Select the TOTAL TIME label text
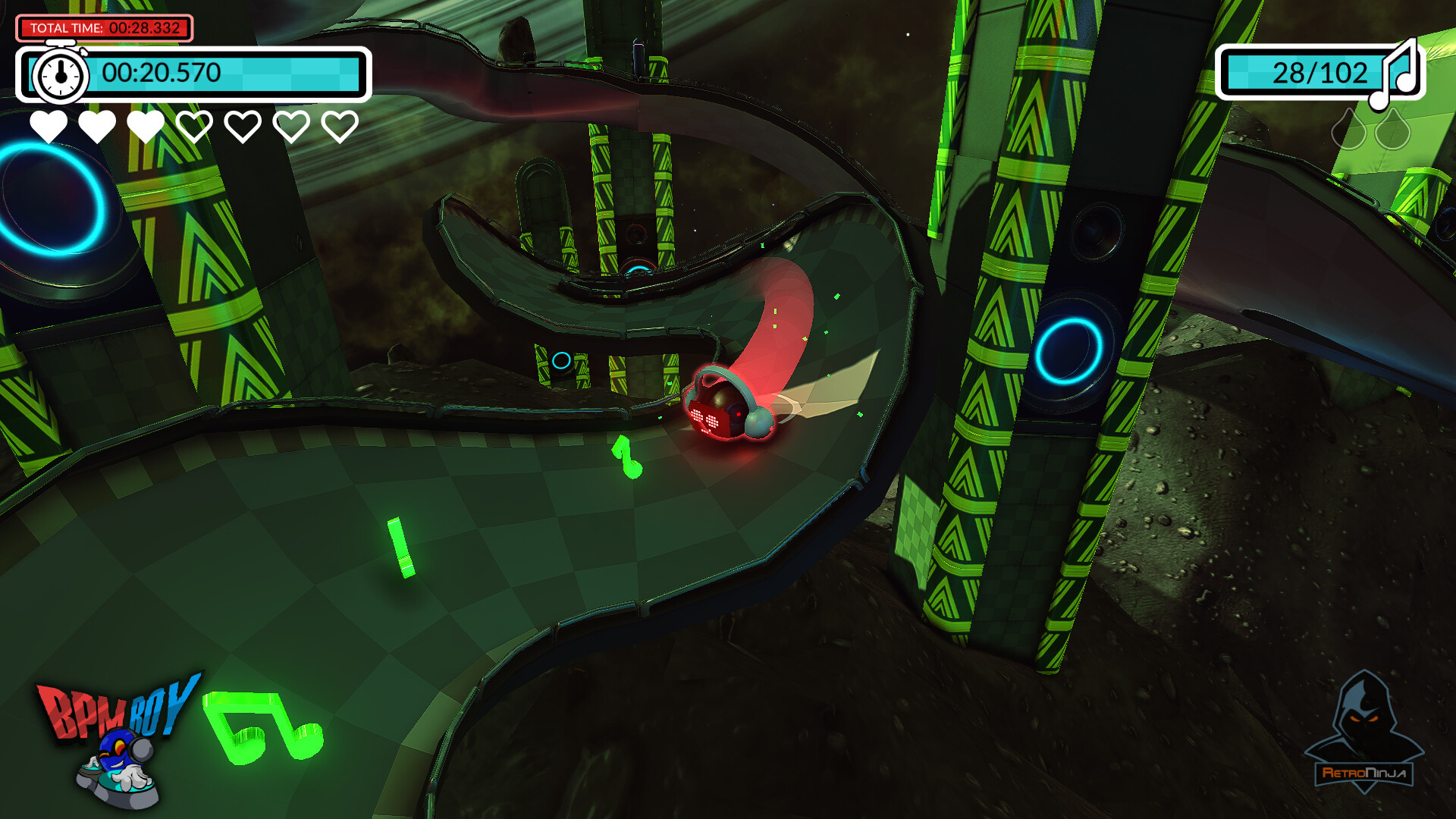 click(x=67, y=26)
